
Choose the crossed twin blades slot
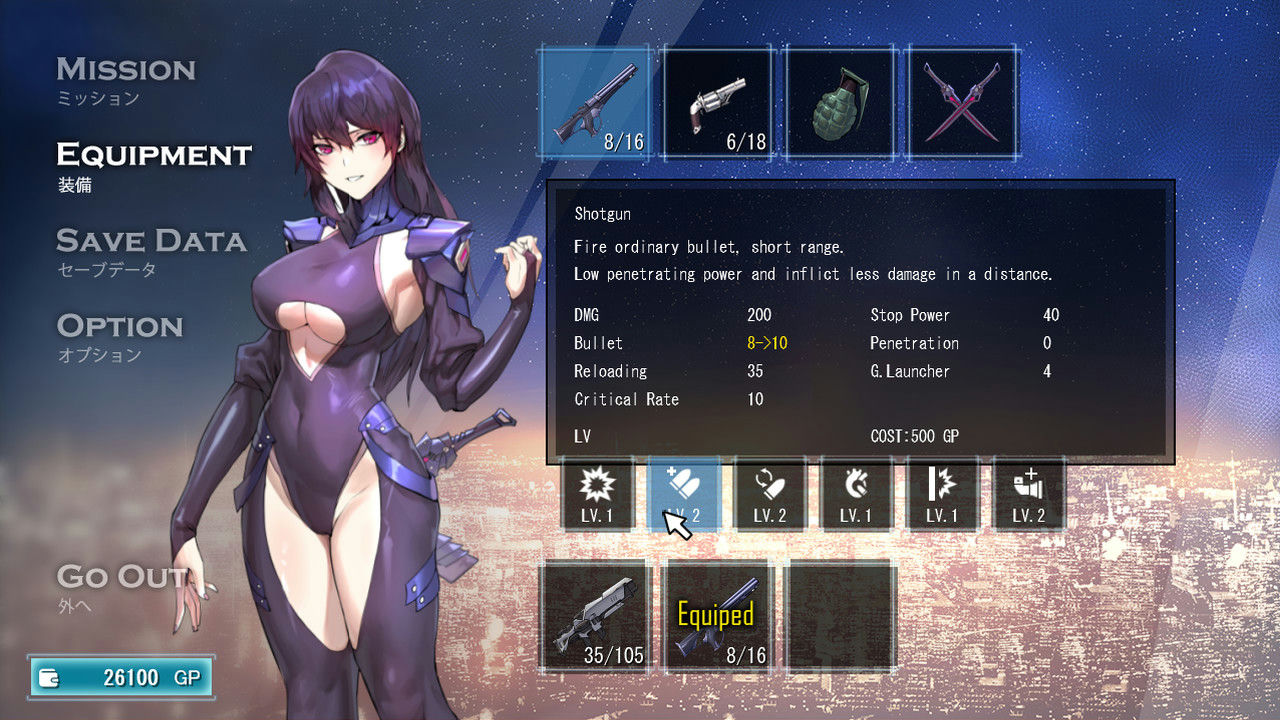pos(963,102)
